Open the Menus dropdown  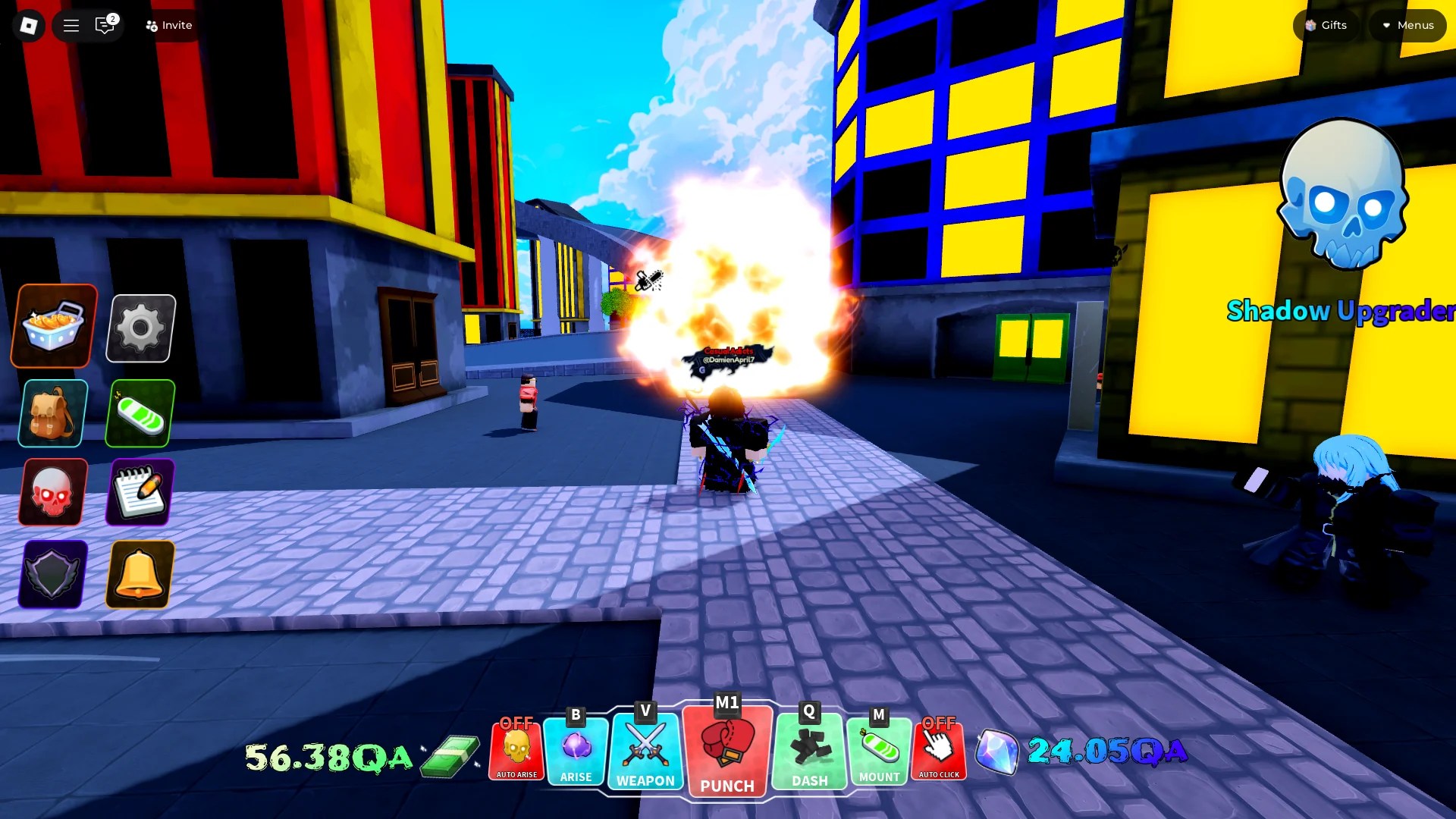pyautogui.click(x=1407, y=25)
